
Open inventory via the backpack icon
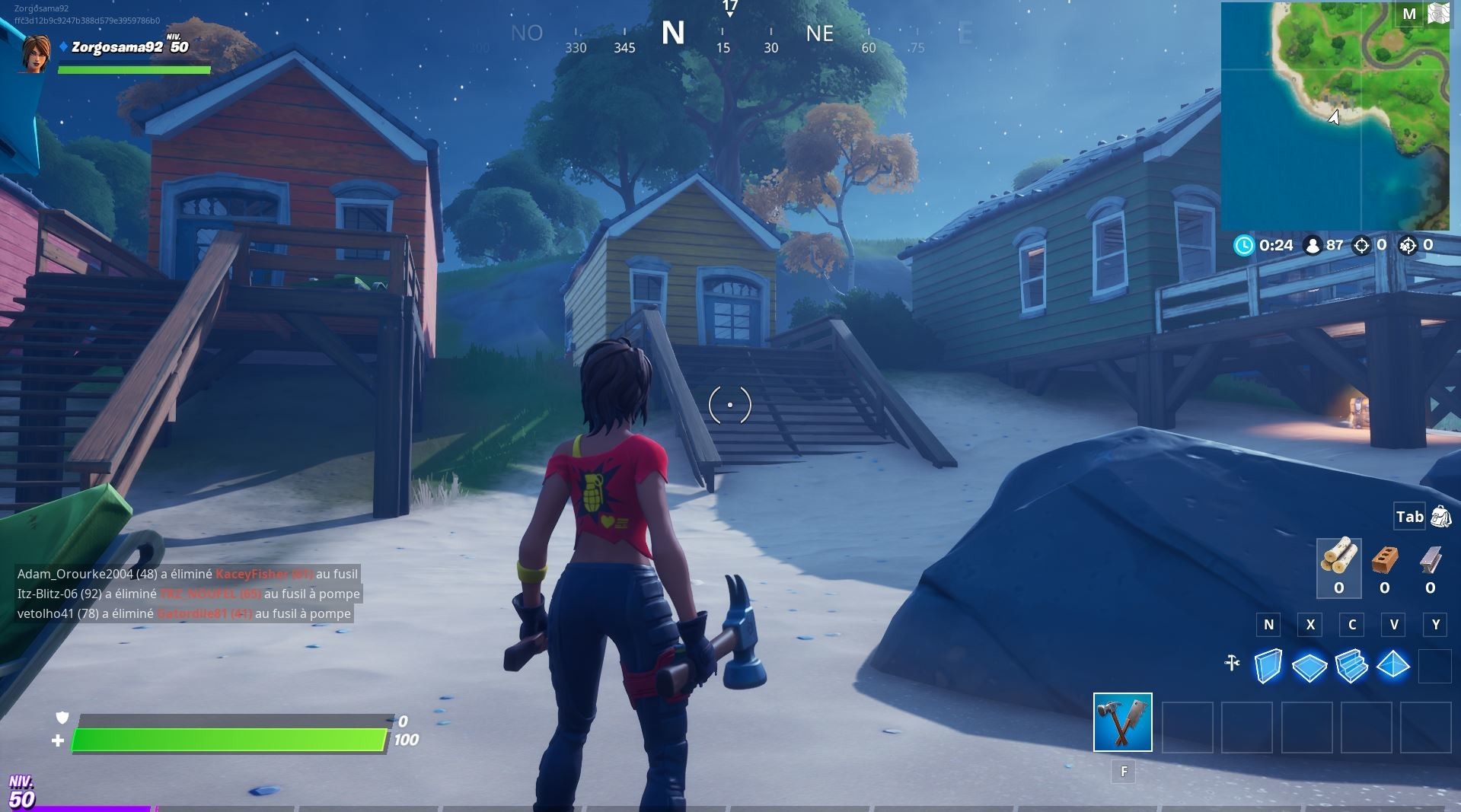click(1441, 516)
